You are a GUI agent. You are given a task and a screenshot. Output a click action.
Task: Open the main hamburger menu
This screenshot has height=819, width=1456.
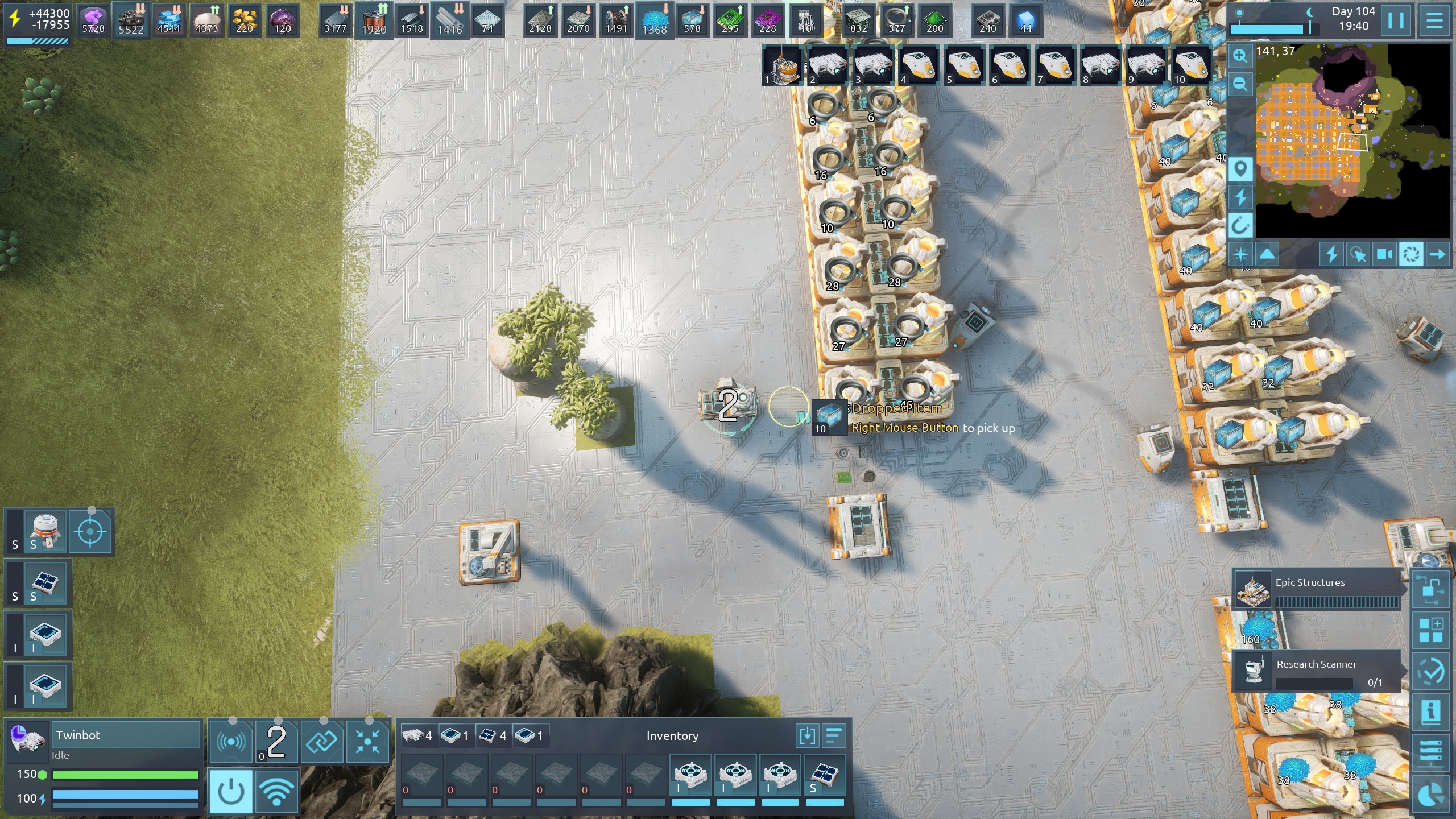click(x=1434, y=20)
